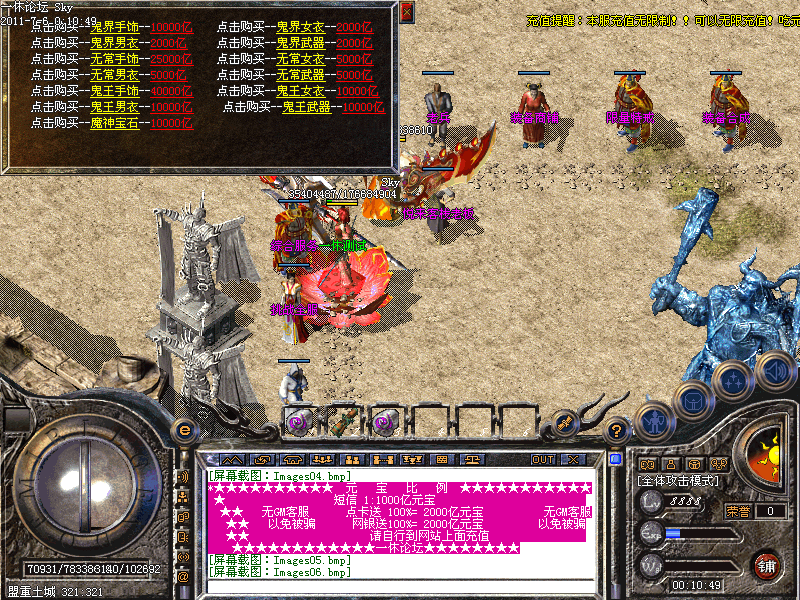Close the purchase list window
The height and width of the screenshot is (600, 800).
(x=406, y=12)
